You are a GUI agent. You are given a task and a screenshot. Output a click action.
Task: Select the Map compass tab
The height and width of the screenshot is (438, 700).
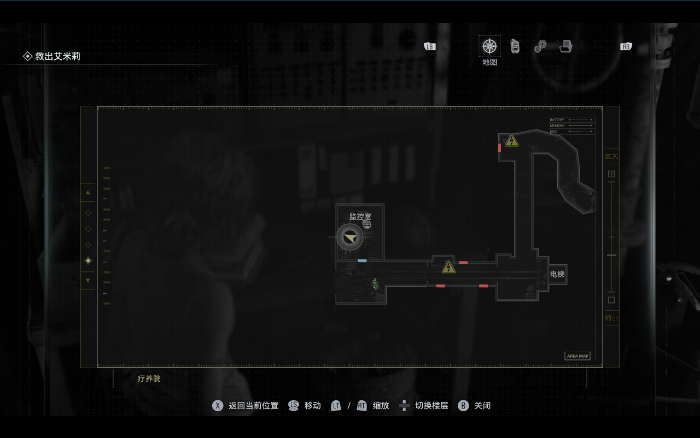(x=489, y=46)
